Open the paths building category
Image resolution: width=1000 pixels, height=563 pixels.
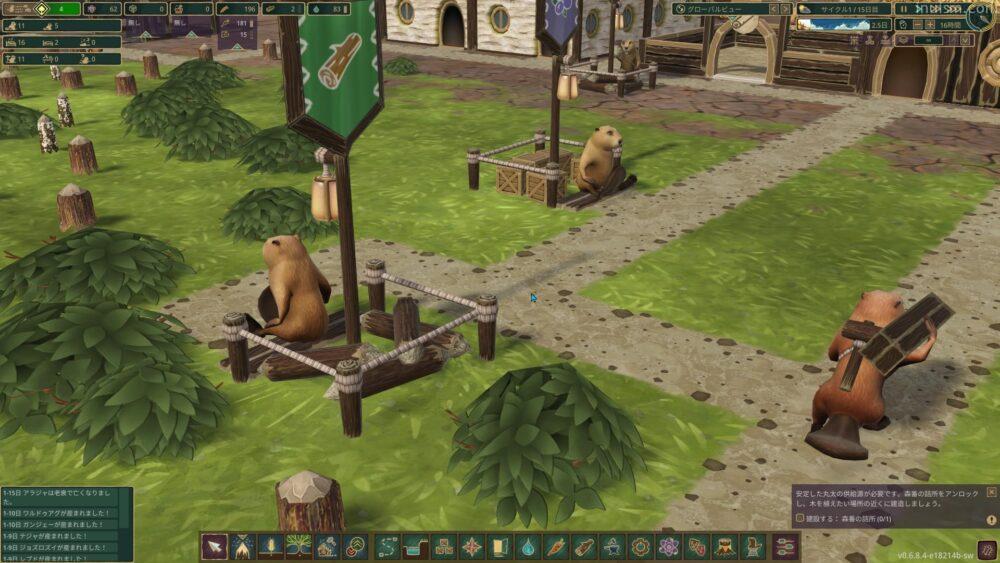(387, 546)
